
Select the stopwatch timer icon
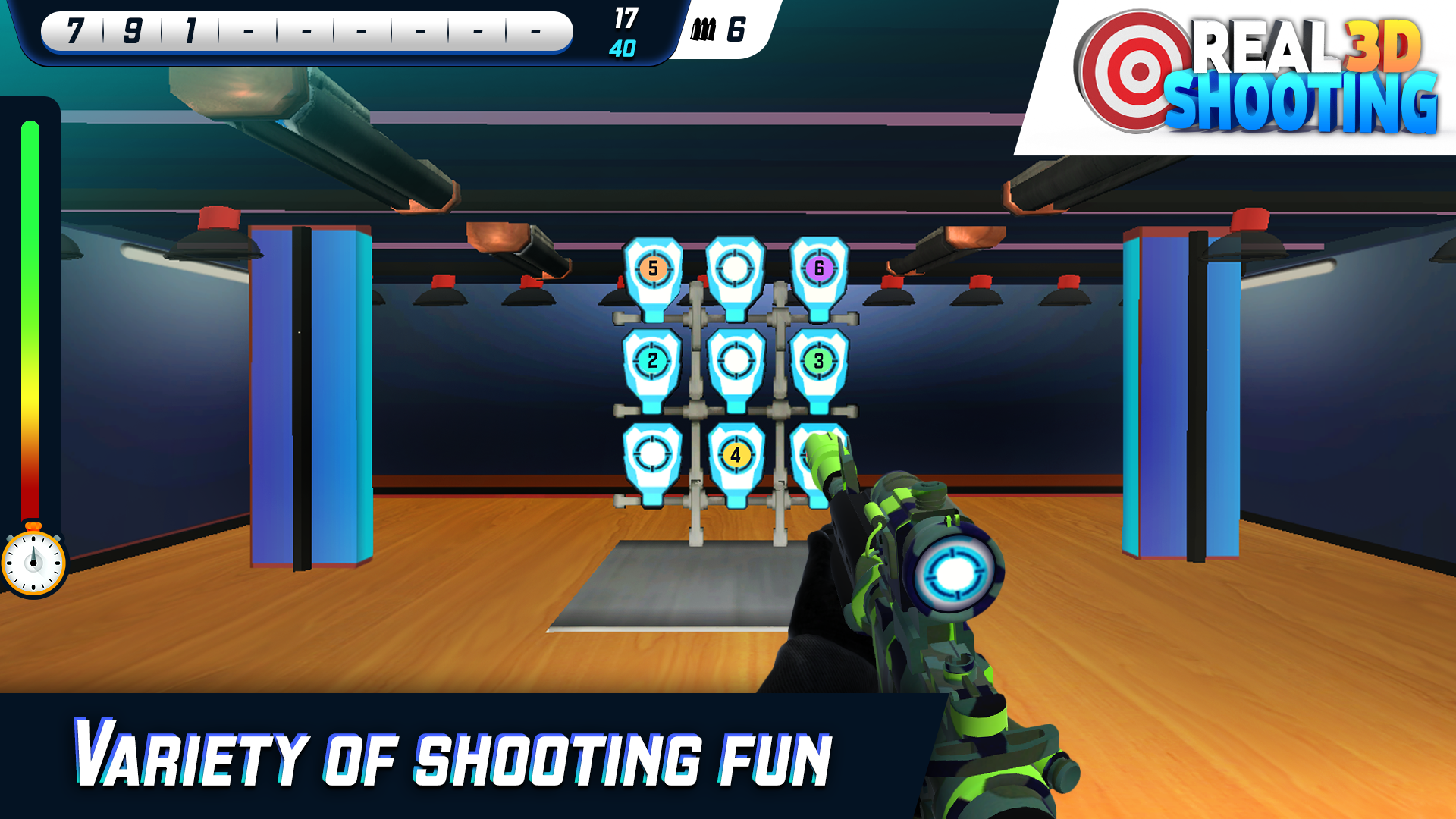[33, 561]
